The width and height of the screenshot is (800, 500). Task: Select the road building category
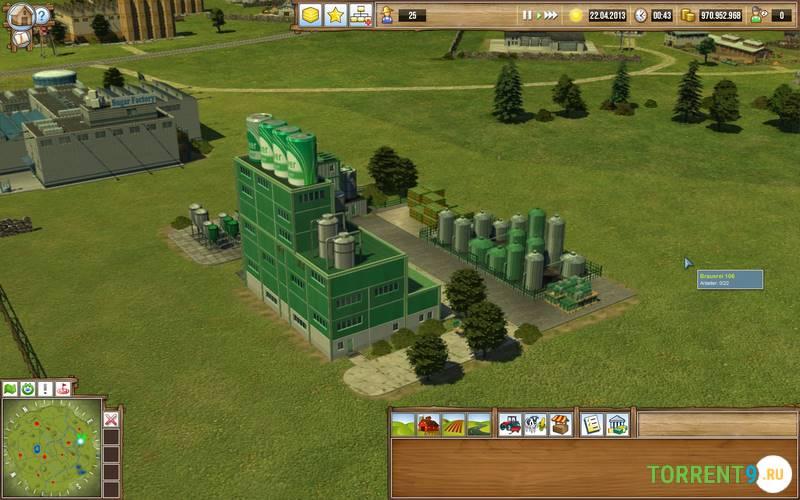click(479, 424)
